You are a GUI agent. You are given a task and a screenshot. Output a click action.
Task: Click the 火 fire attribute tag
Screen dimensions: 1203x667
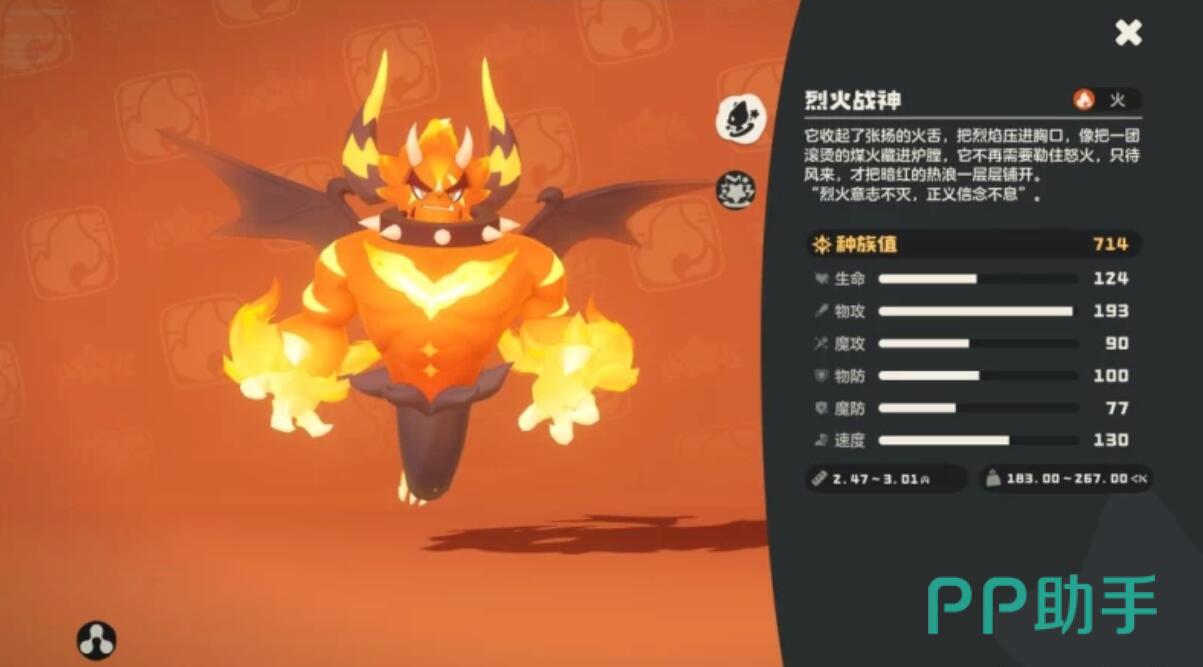(x=1104, y=100)
